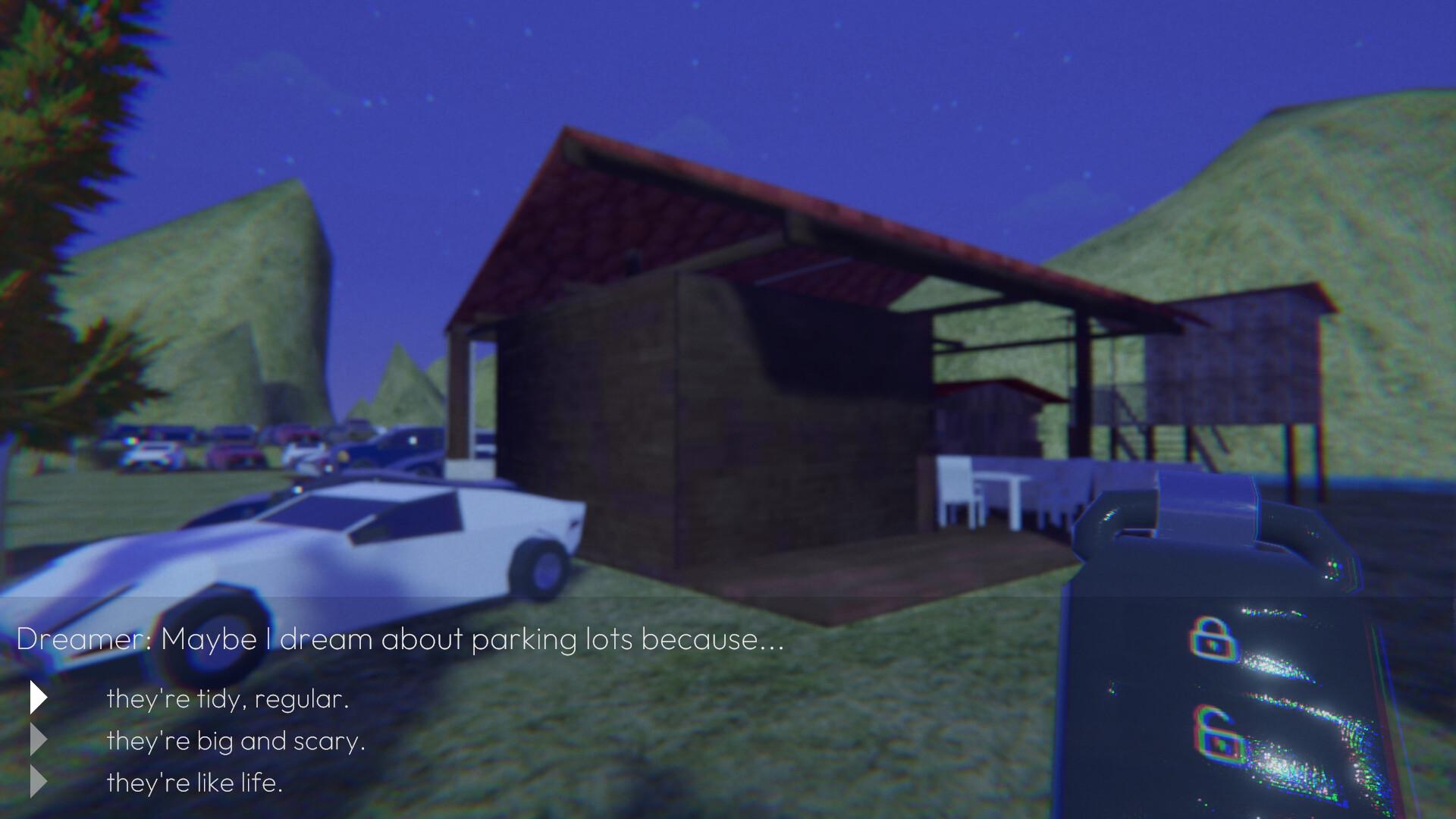
Task: Select the arrow marker beside the third dialogue choice
Action: point(37,781)
